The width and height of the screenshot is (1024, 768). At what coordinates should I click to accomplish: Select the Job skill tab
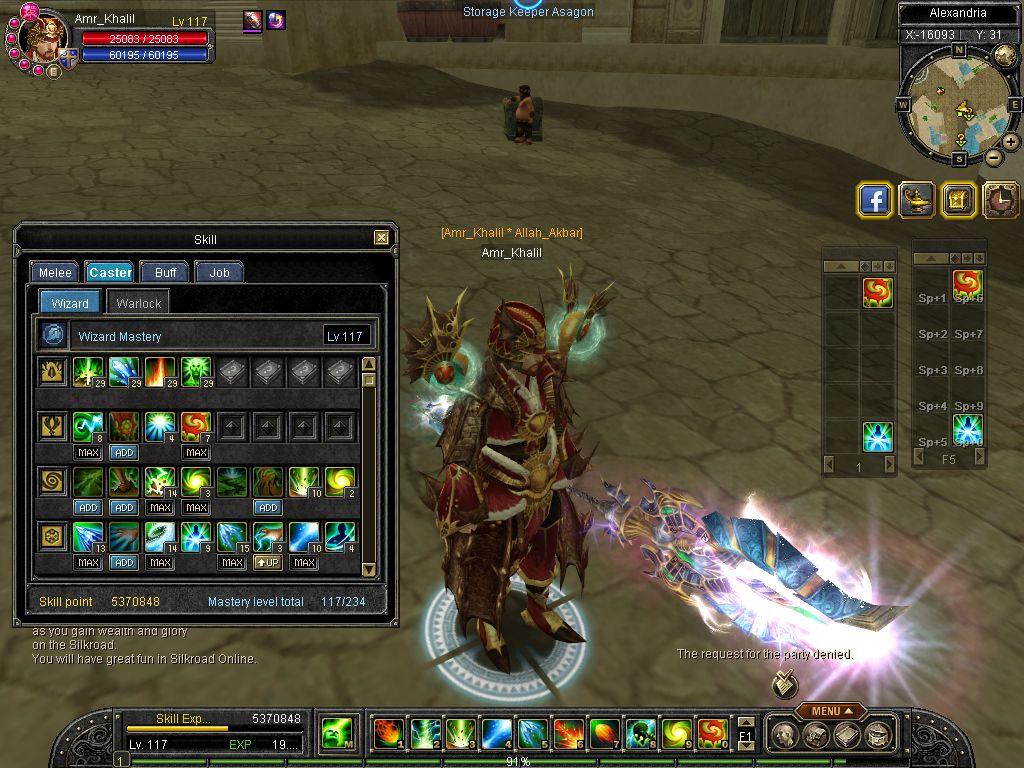pos(219,272)
